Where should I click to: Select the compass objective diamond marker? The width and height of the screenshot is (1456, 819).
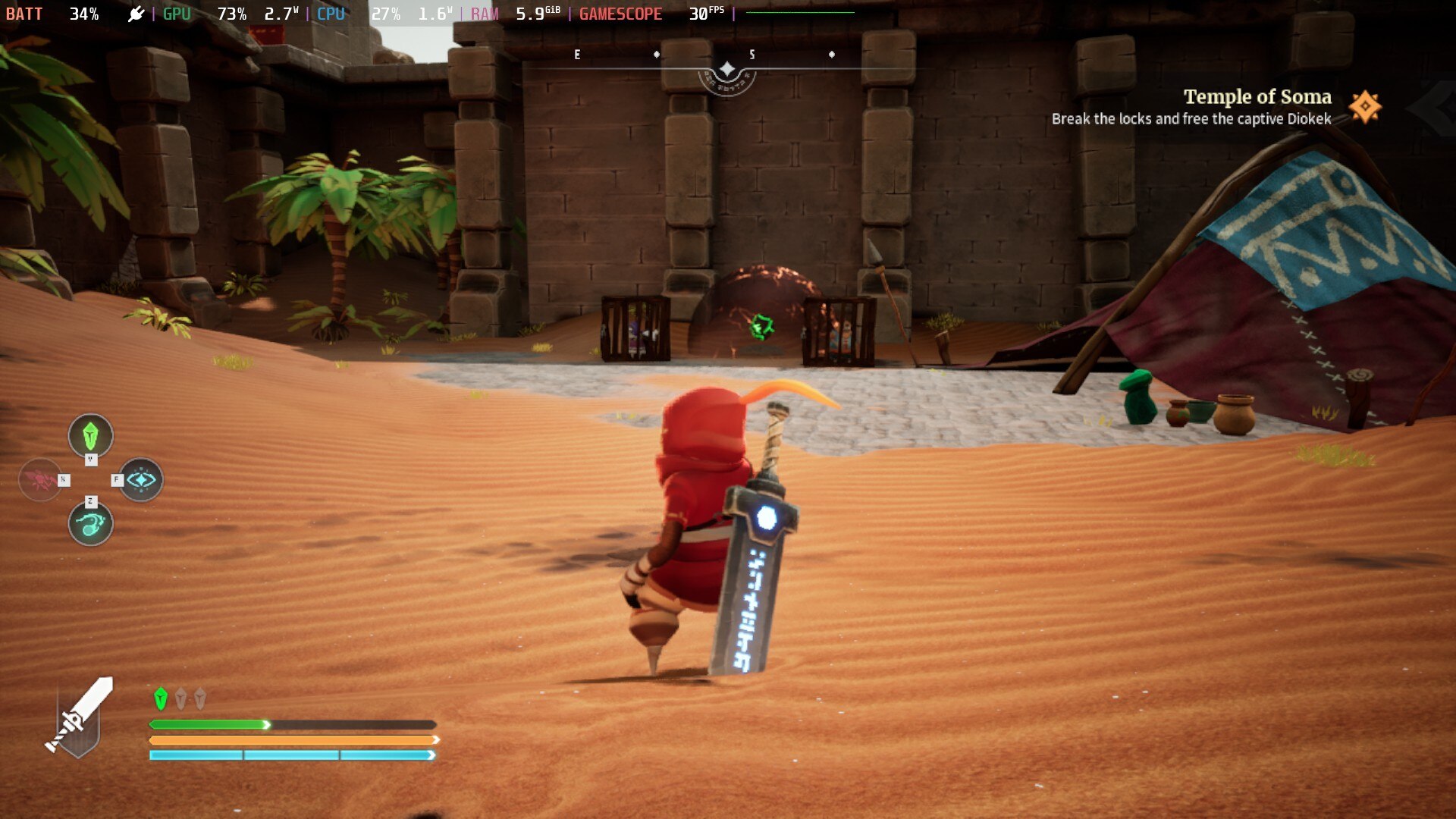[726, 70]
